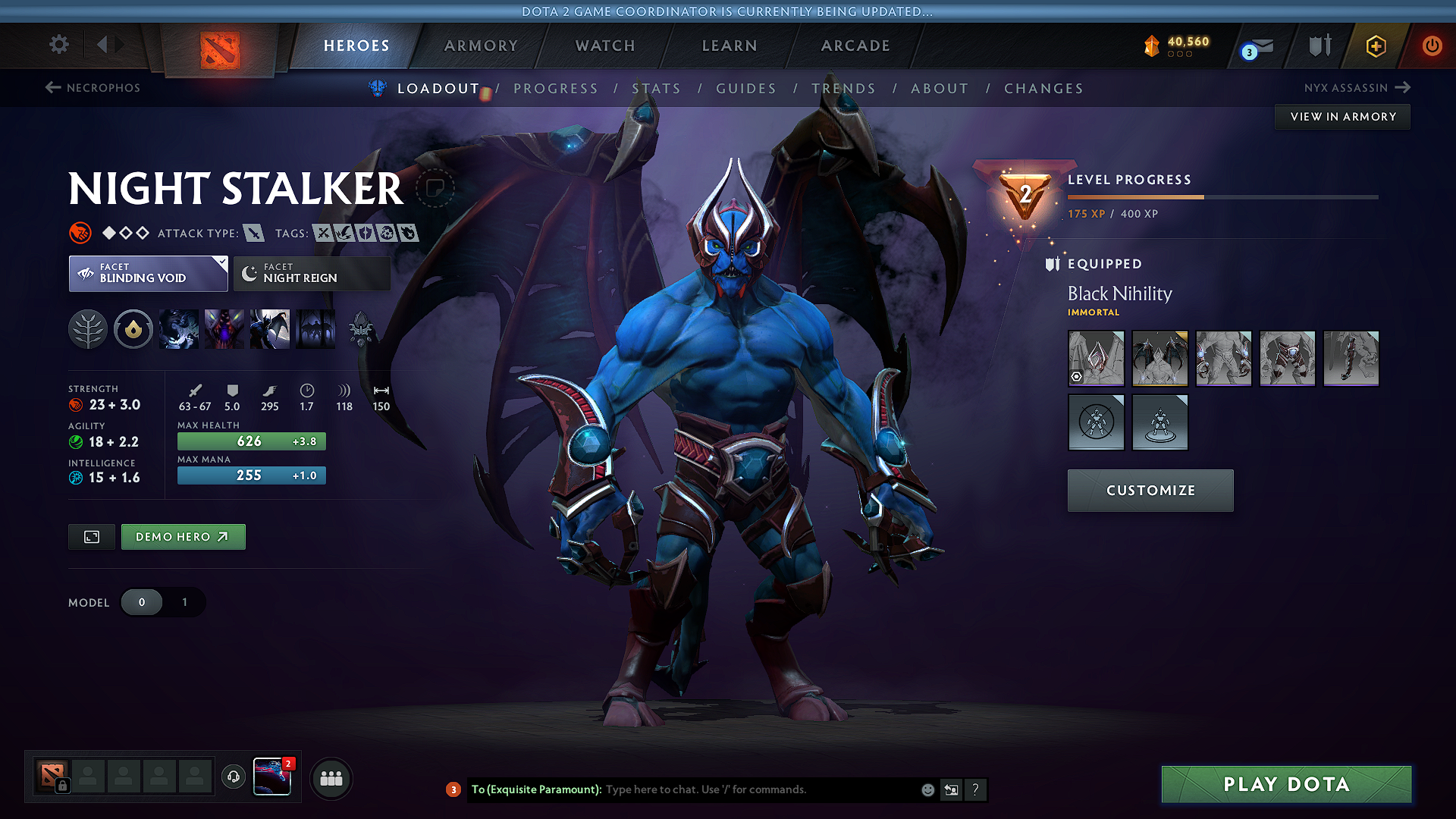This screenshot has height=819, width=1456.
Task: Open the ARMORY menu
Action: tap(481, 45)
